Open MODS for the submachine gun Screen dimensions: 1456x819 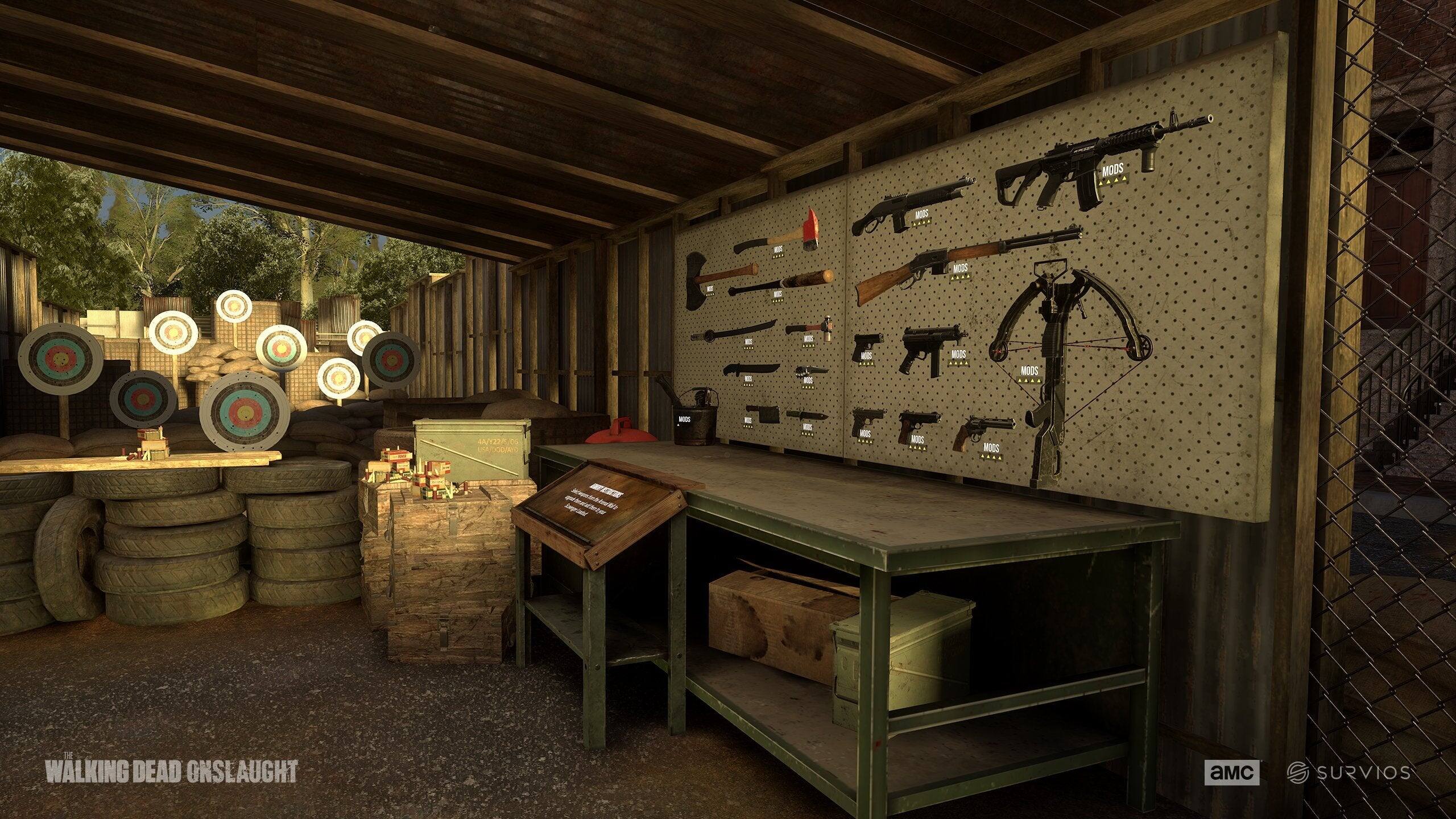[958, 354]
